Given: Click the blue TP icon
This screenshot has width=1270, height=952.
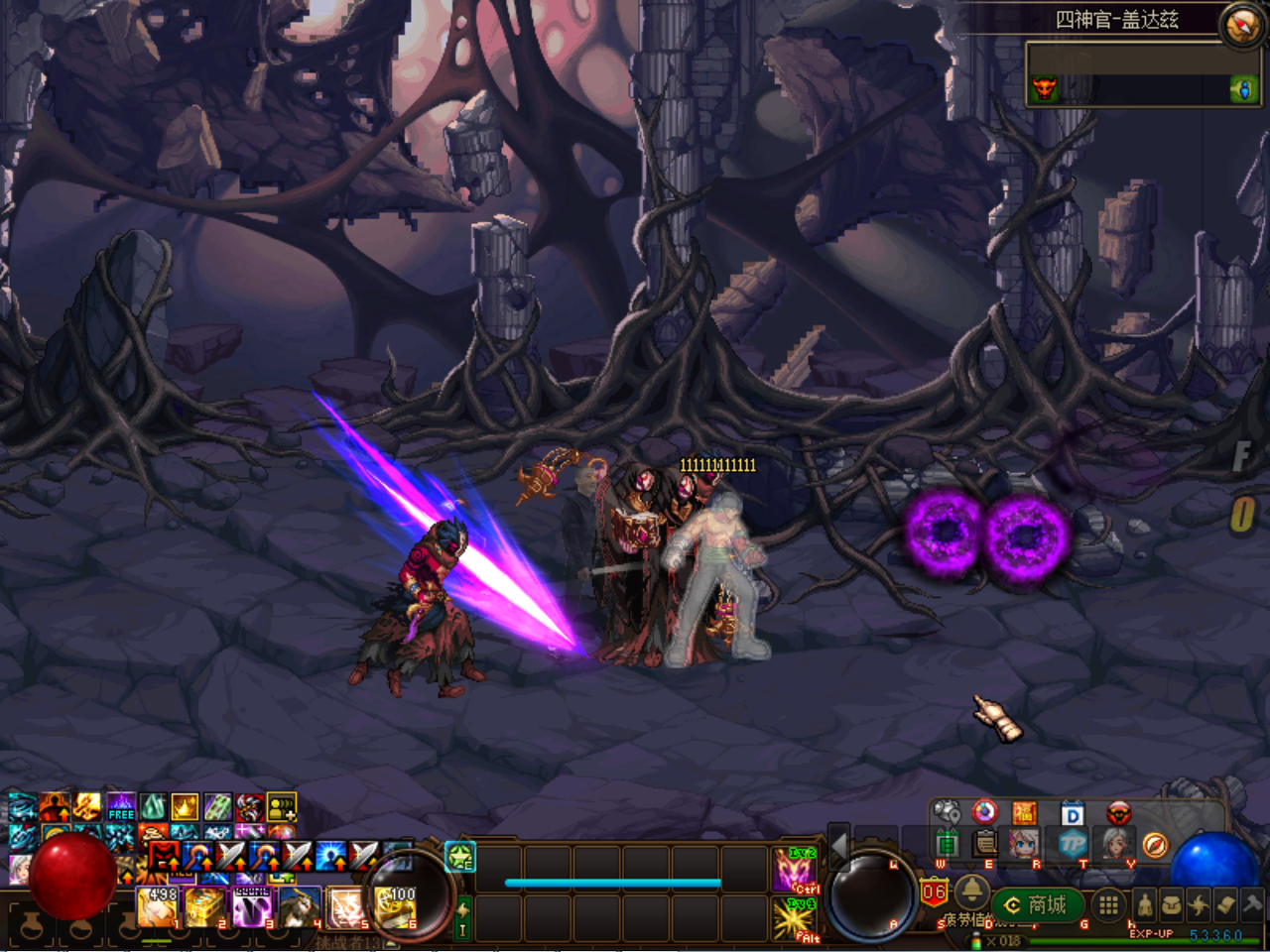Looking at the screenshot, I should tap(1072, 844).
